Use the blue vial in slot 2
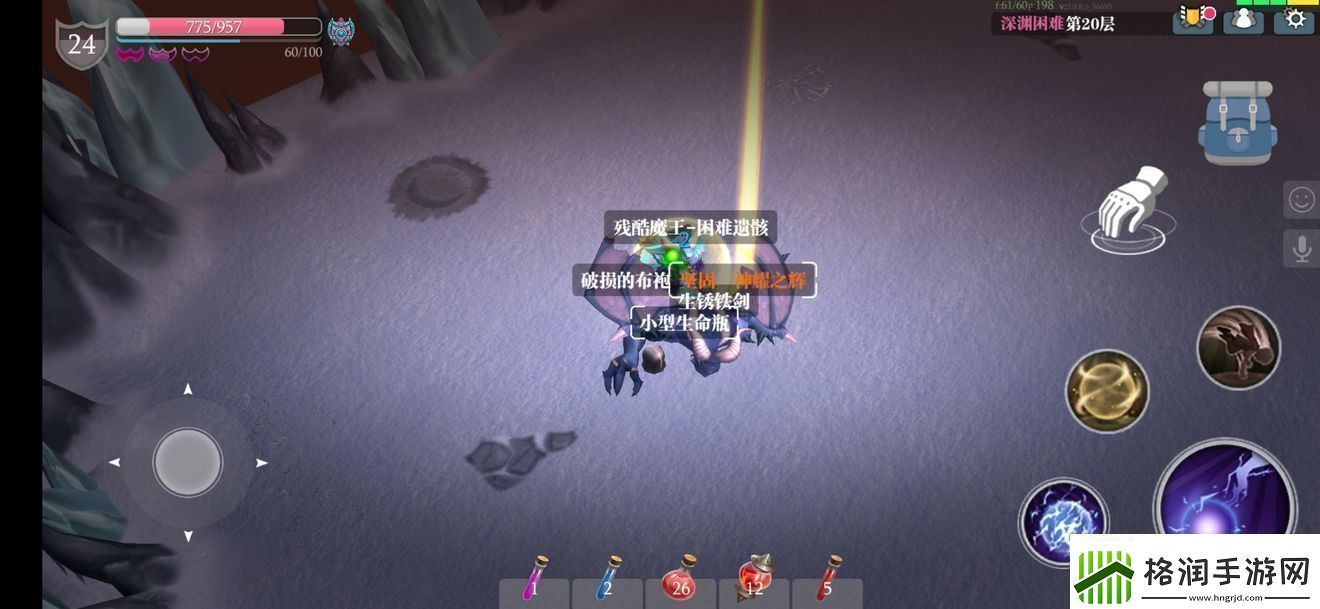 (x=608, y=581)
